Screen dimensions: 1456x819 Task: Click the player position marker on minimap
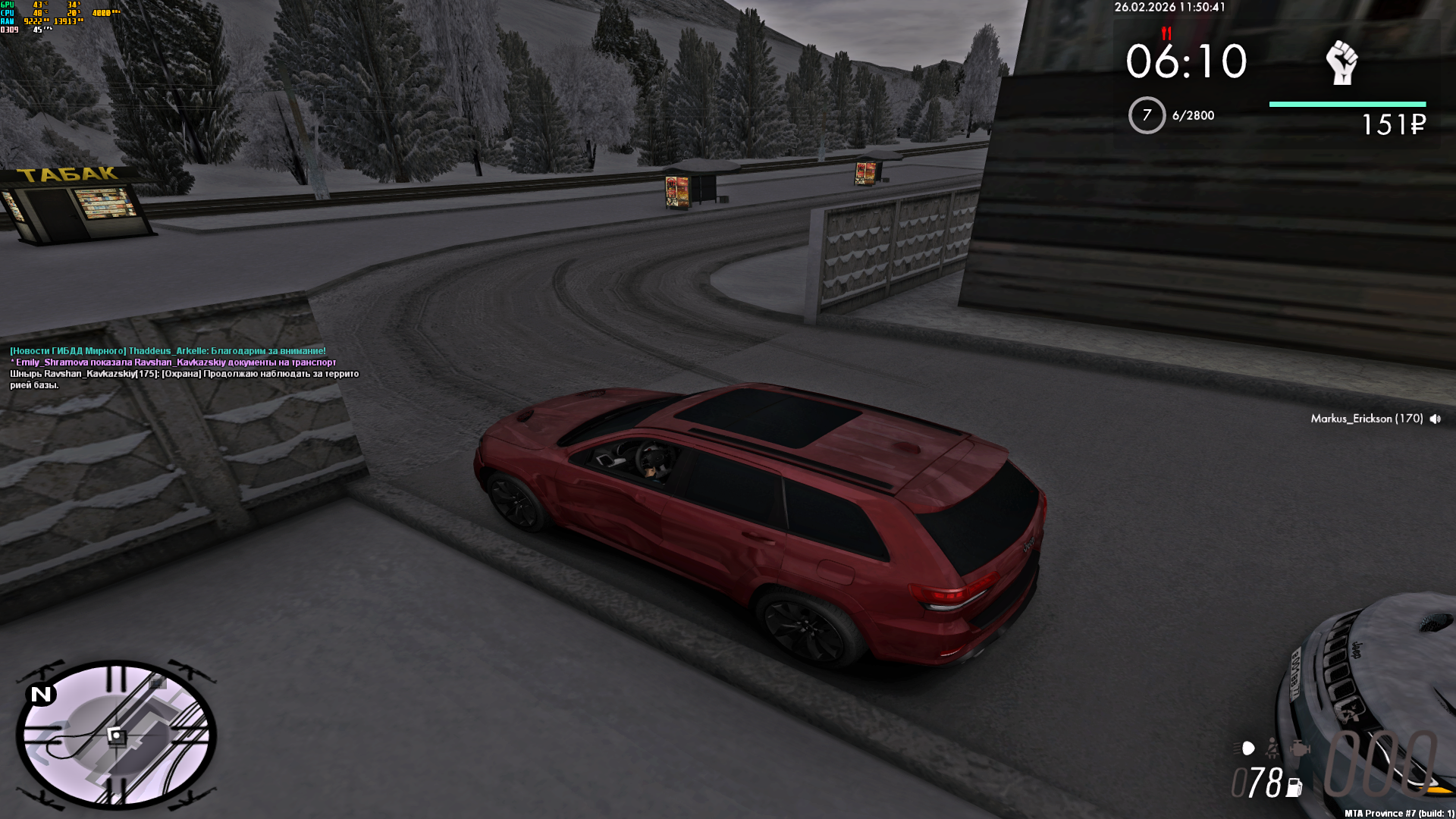pyautogui.click(x=115, y=735)
